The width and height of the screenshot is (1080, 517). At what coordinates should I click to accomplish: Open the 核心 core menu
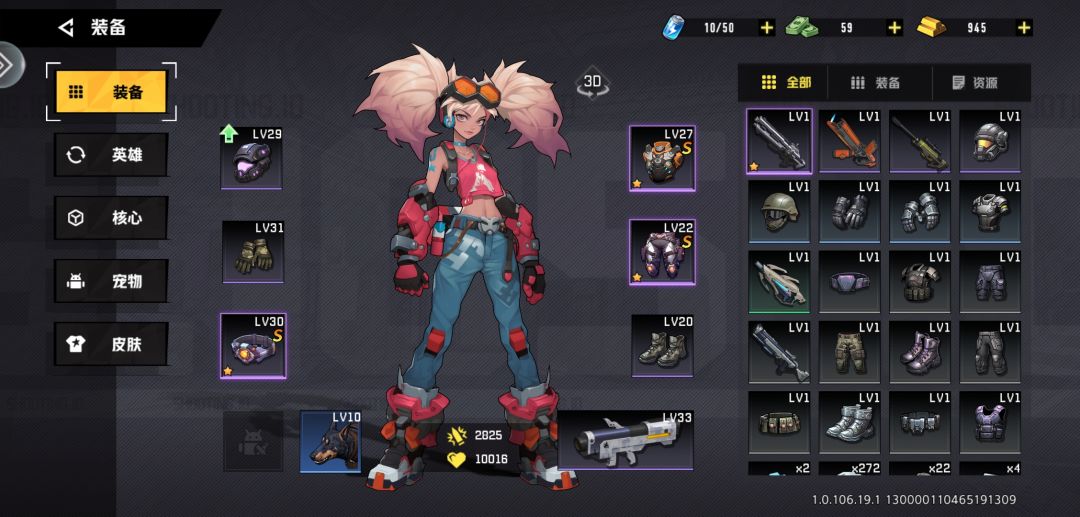[x=111, y=218]
